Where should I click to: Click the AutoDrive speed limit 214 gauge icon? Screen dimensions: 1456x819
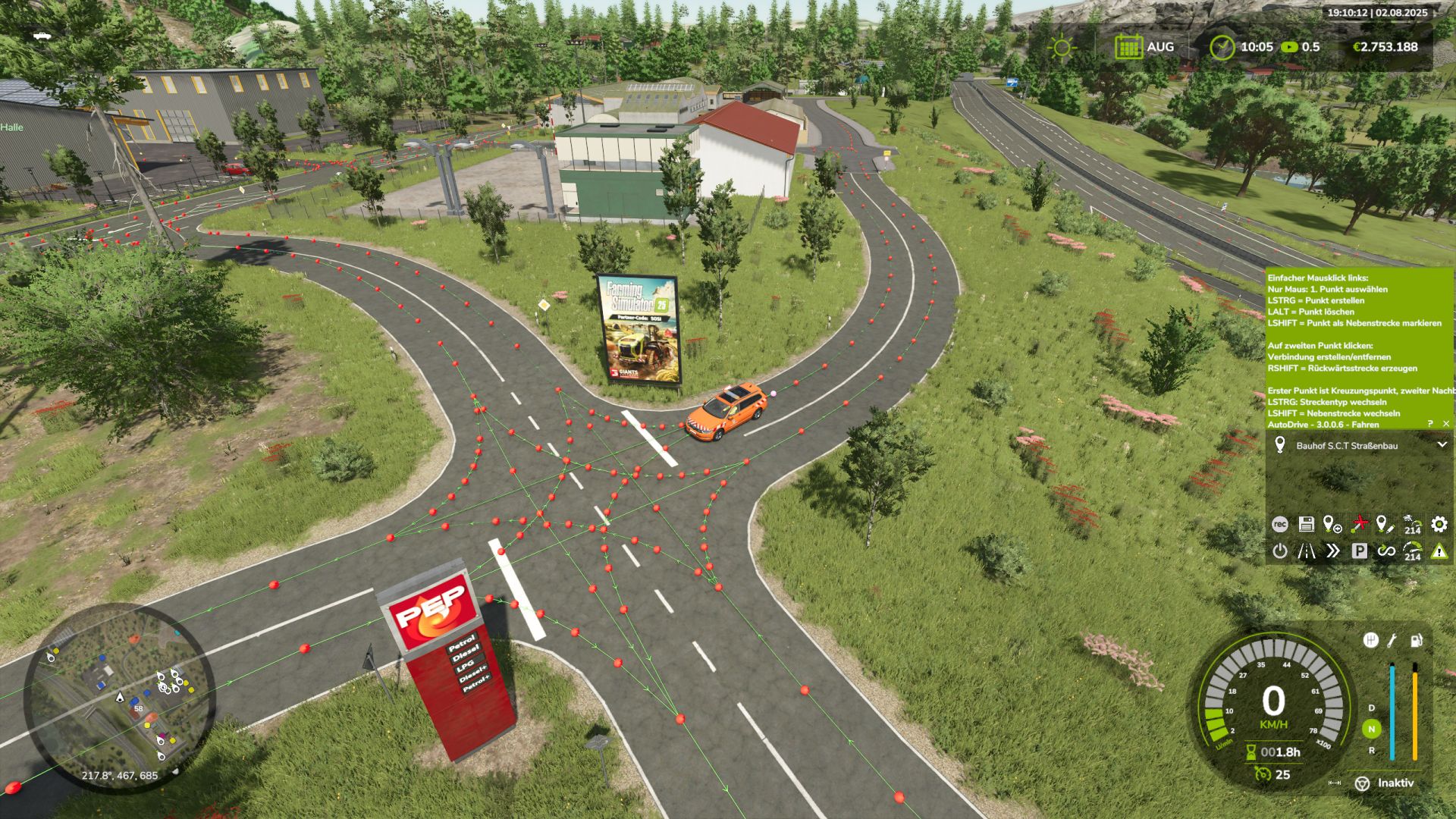click(x=1412, y=551)
